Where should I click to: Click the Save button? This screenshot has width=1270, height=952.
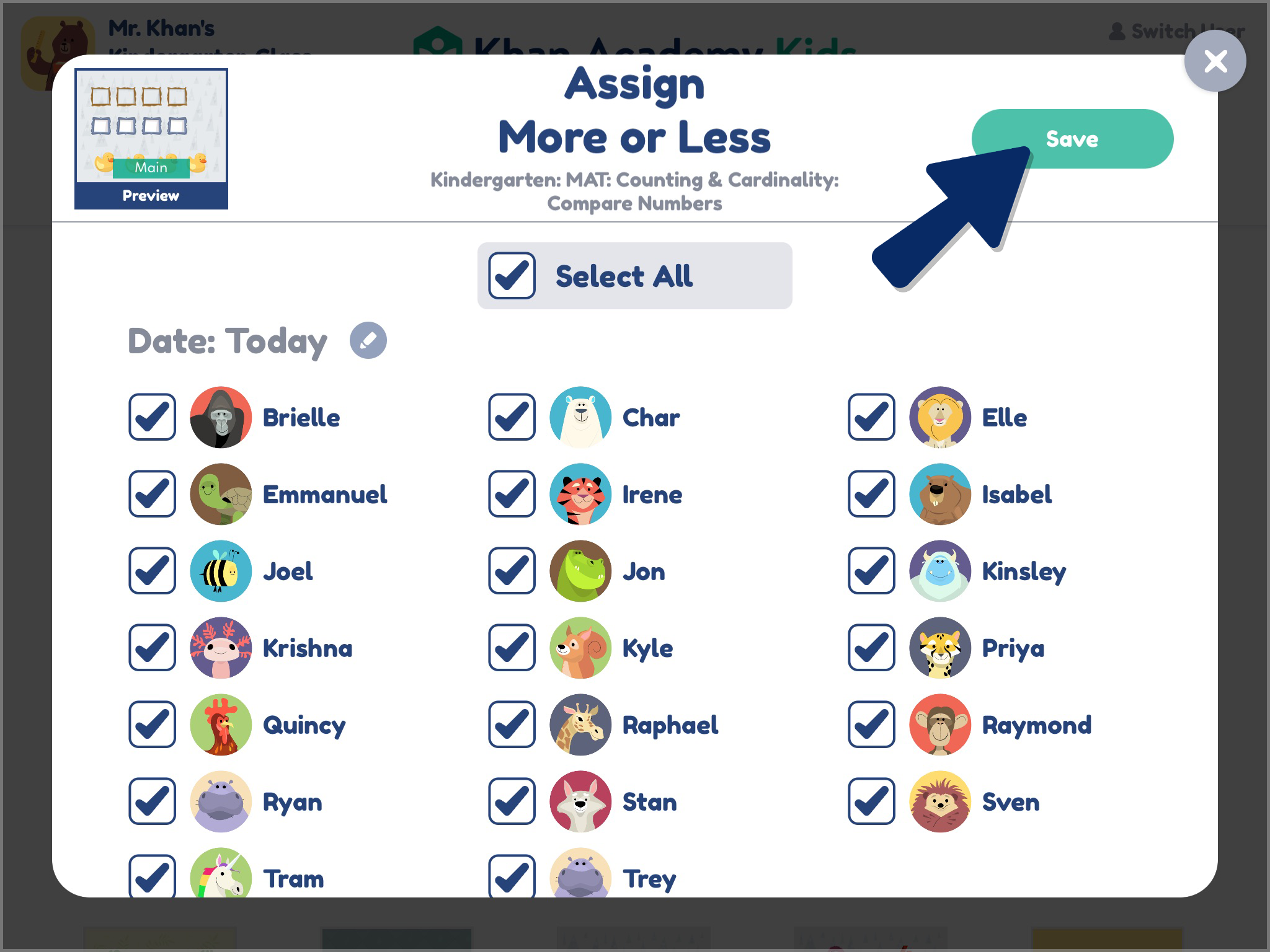coord(1071,139)
